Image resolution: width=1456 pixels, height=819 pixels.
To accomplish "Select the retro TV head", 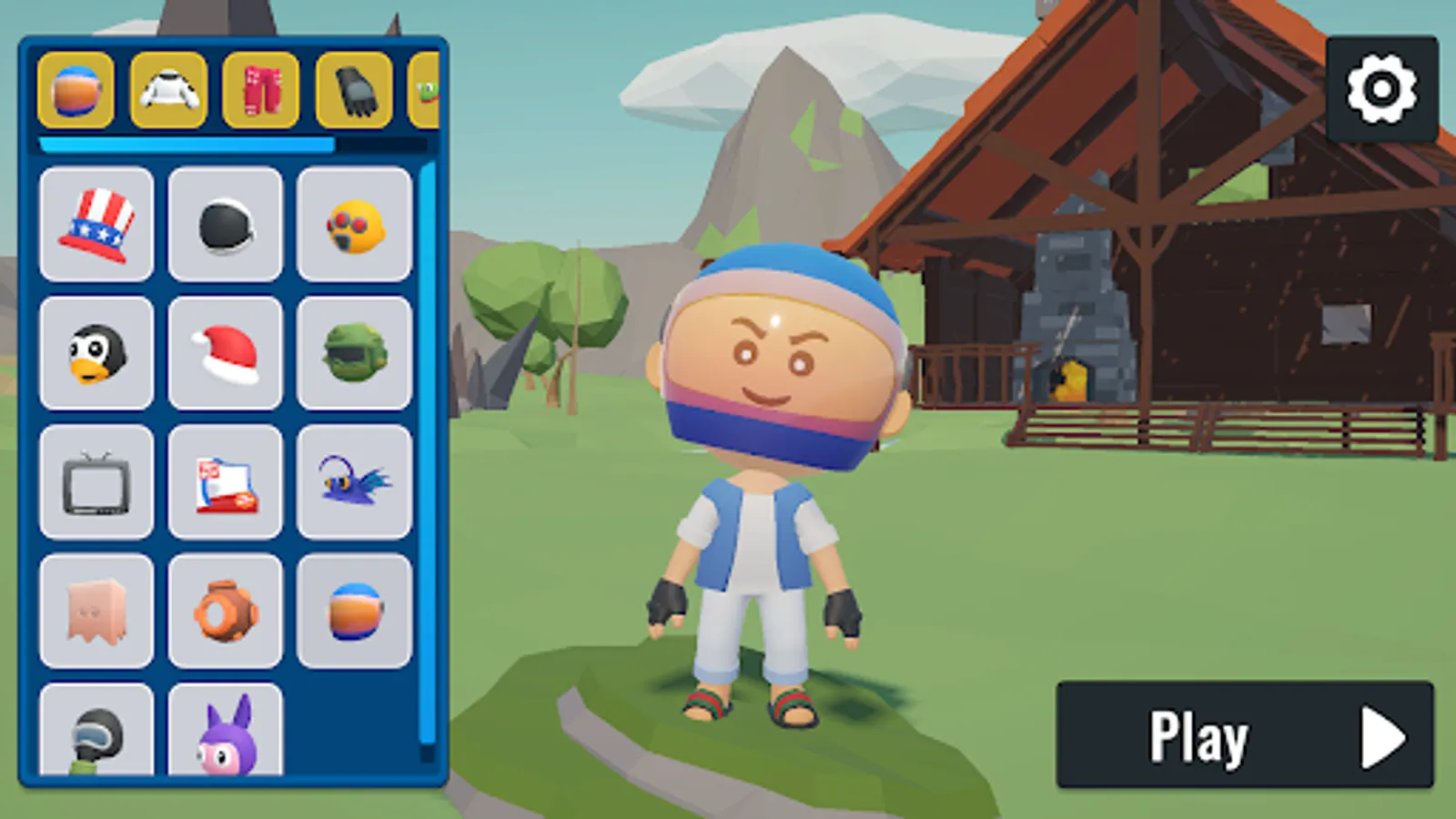I will point(96,482).
